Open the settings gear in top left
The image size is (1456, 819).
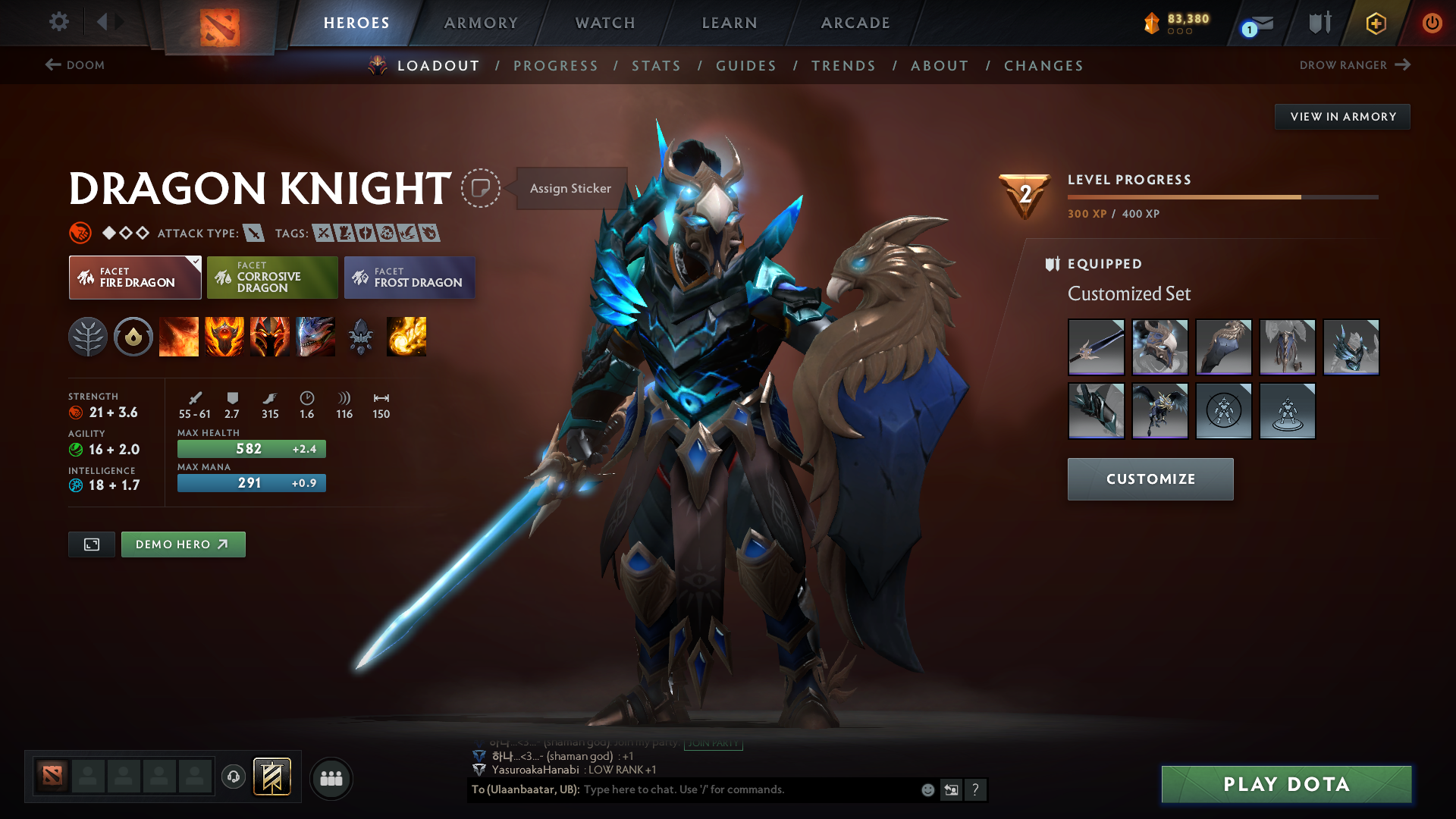59,22
